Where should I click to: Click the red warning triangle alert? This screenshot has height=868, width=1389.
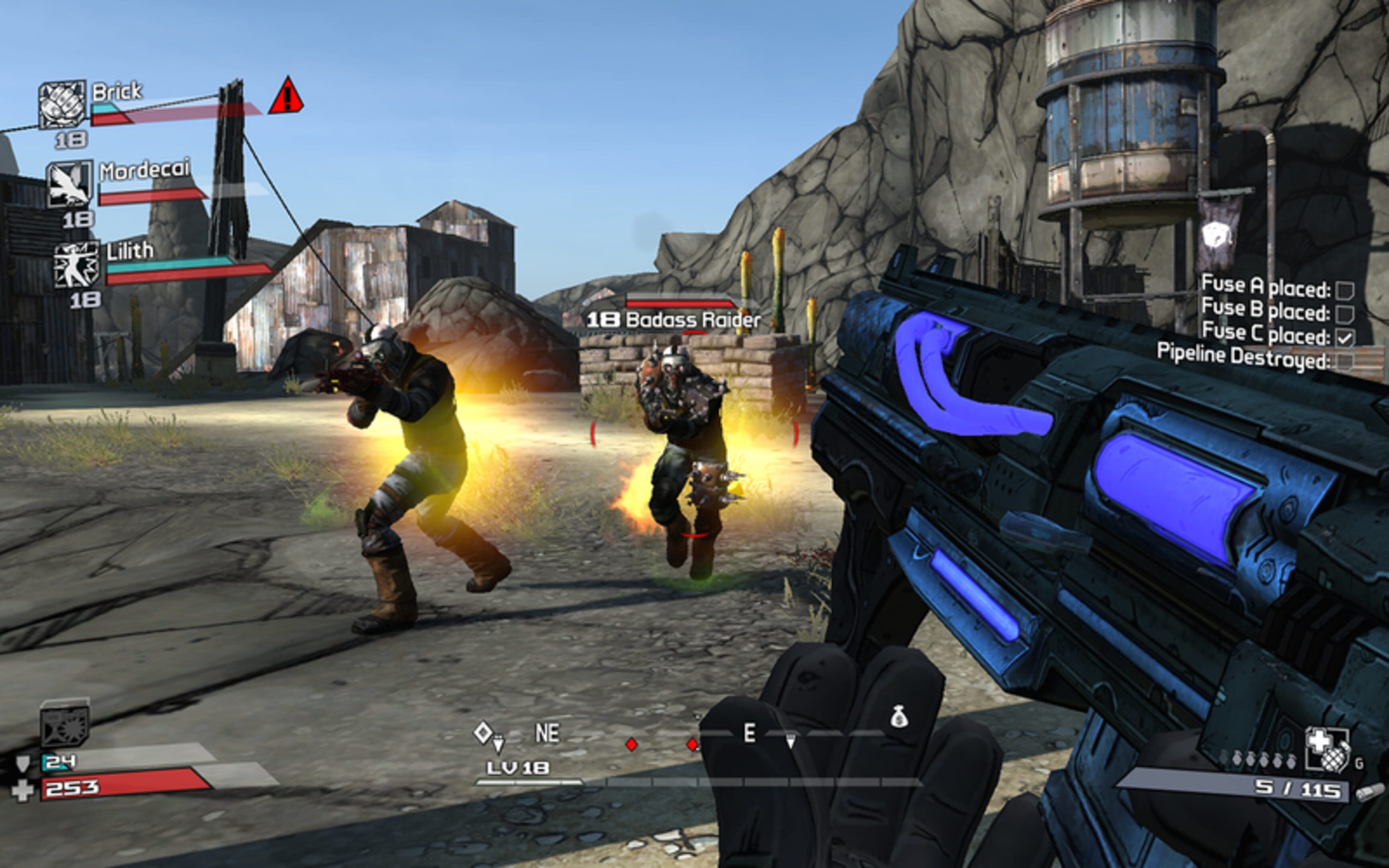(286, 96)
